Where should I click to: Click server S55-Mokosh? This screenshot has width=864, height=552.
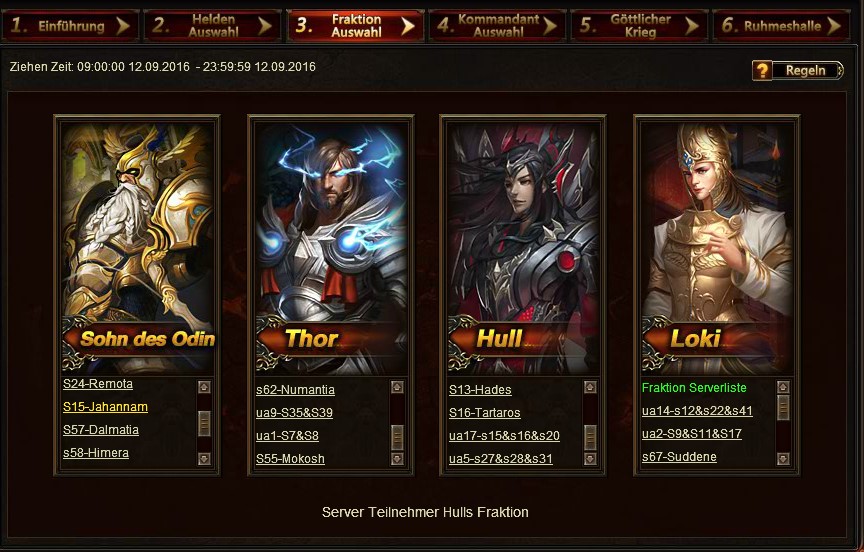click(290, 459)
